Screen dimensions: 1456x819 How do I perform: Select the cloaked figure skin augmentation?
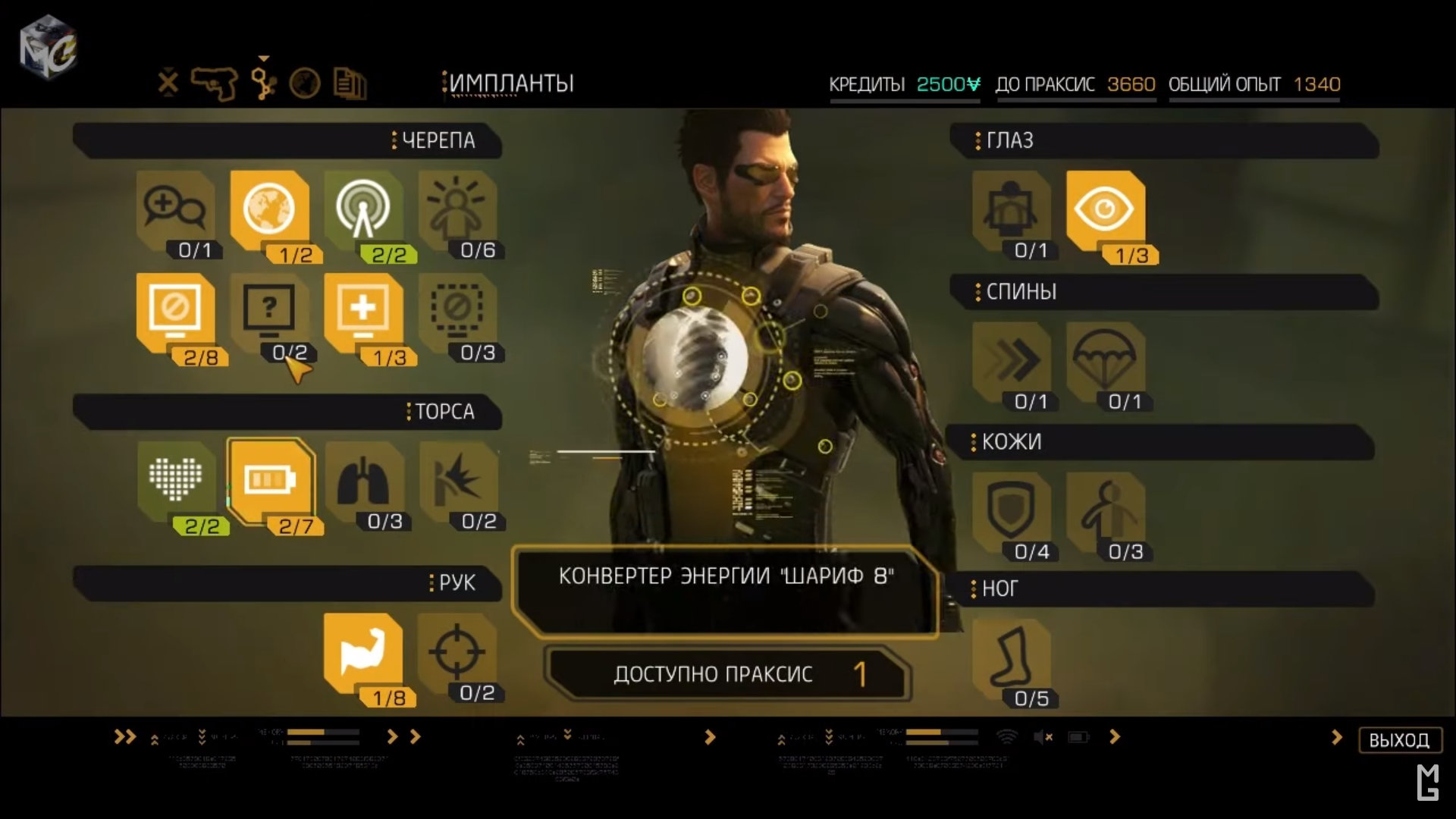pyautogui.click(x=1105, y=510)
